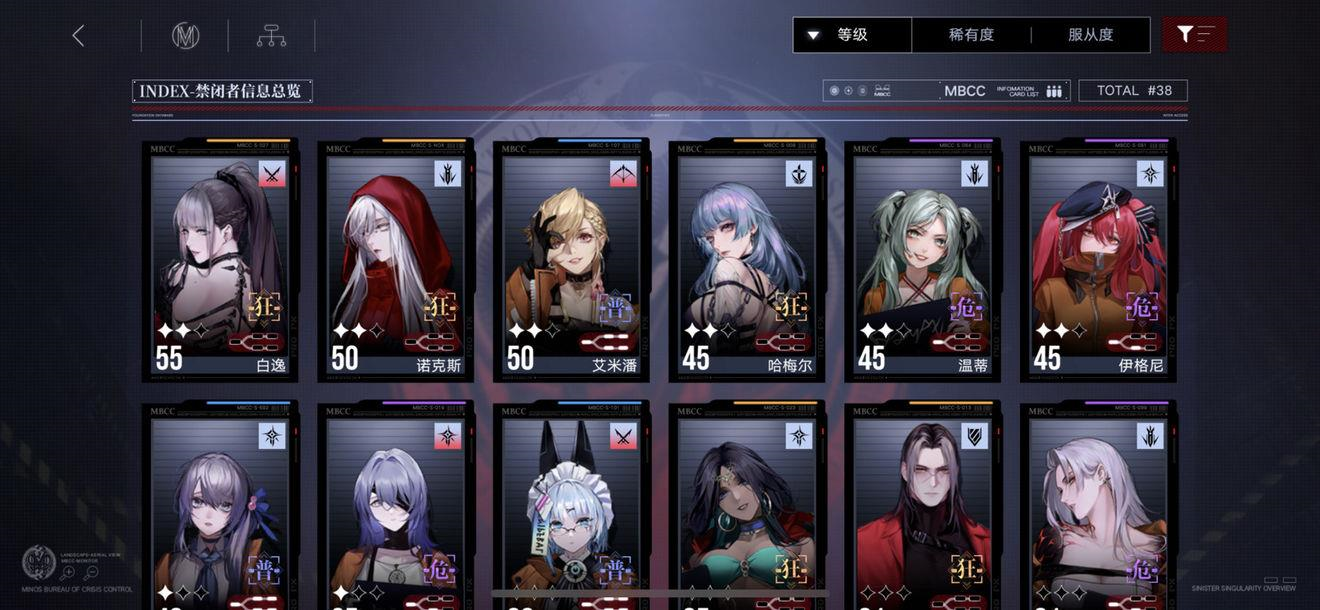The width and height of the screenshot is (1320, 610).
Task: Sort cards by 稀有度 rarity
Action: coord(971,35)
